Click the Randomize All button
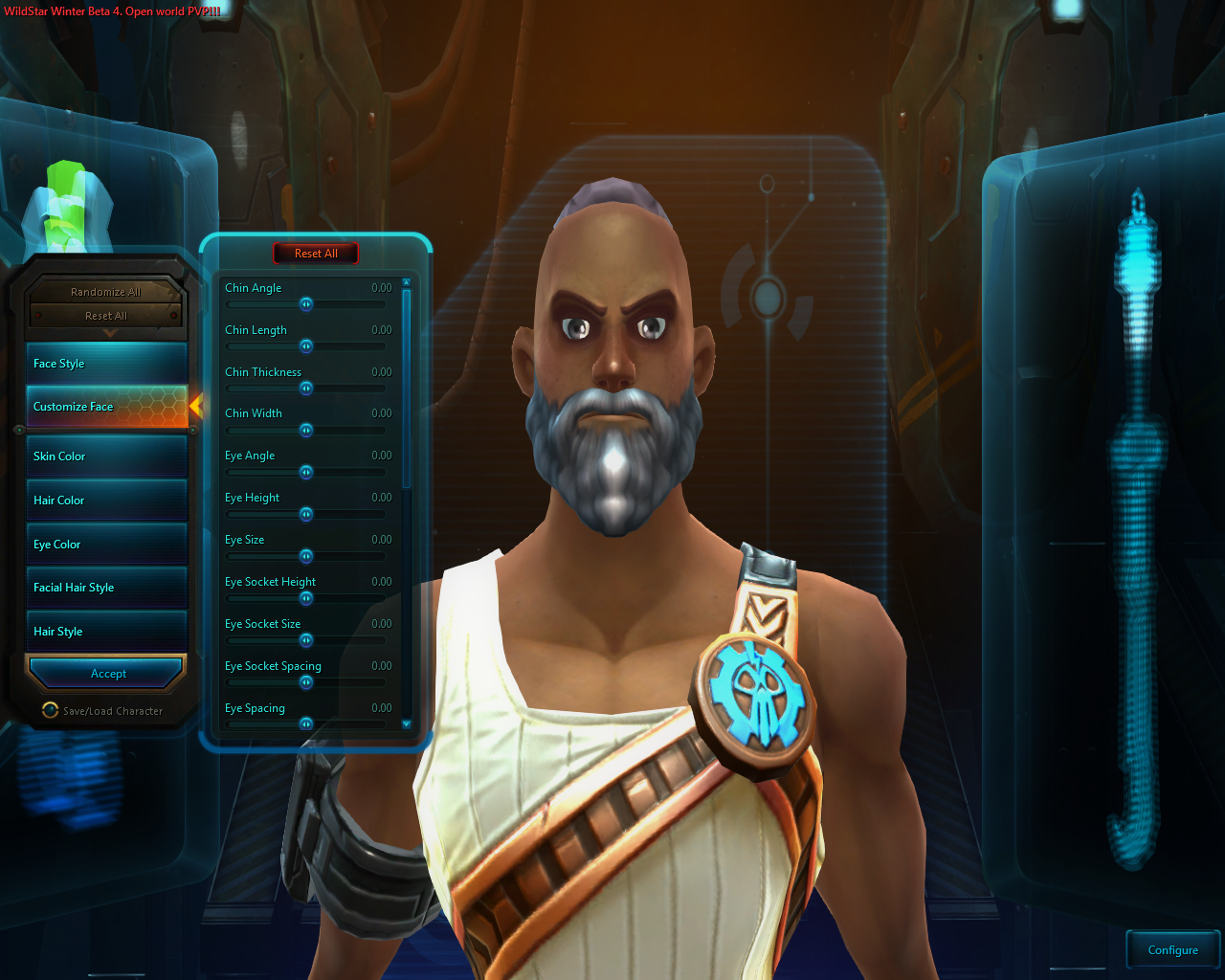Image resolution: width=1225 pixels, height=980 pixels. 105,291
